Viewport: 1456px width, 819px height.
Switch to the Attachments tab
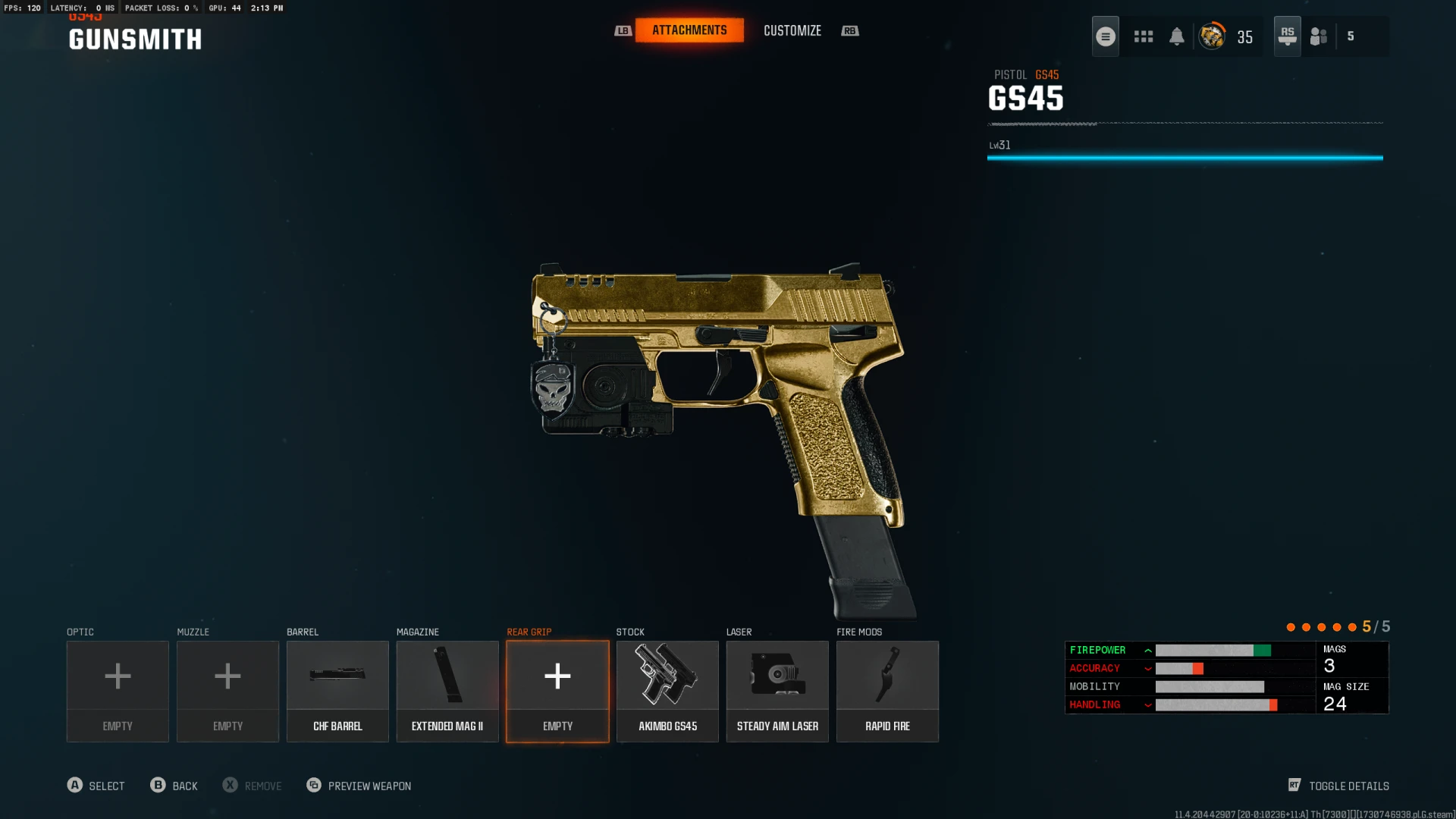click(x=689, y=30)
